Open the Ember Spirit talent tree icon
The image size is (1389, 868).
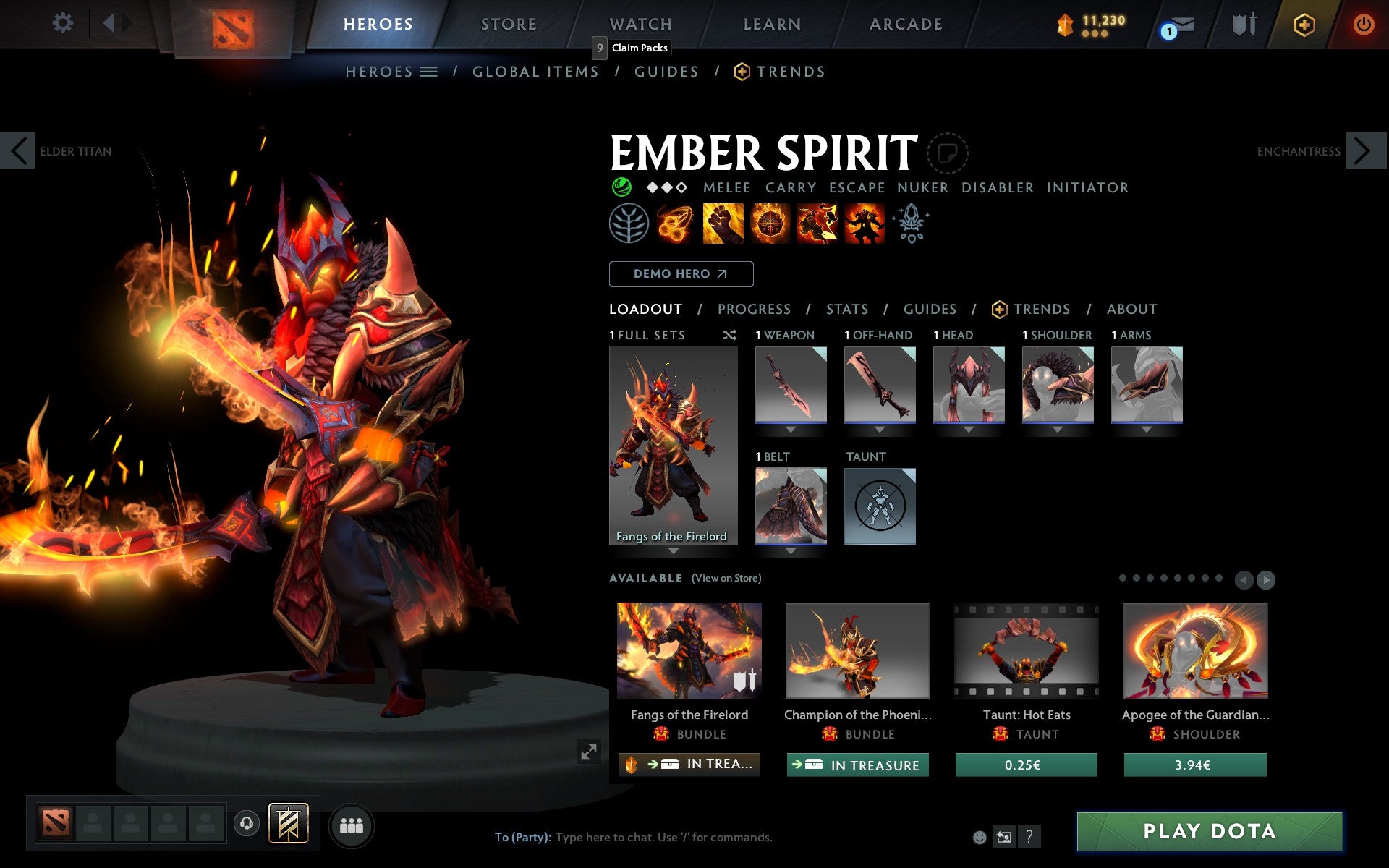click(x=629, y=223)
